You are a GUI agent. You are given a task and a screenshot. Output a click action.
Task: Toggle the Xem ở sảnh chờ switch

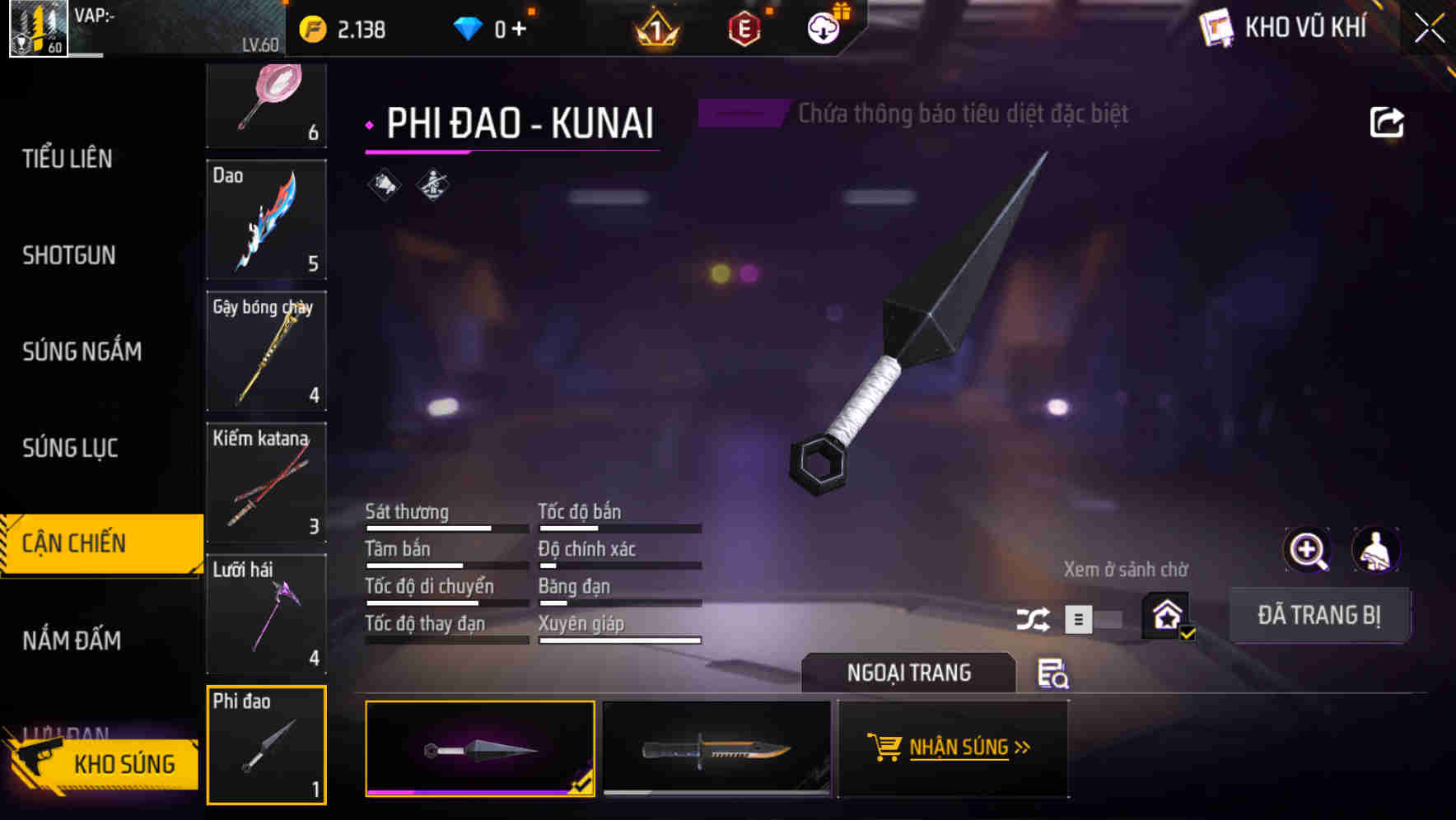[x=1095, y=618]
